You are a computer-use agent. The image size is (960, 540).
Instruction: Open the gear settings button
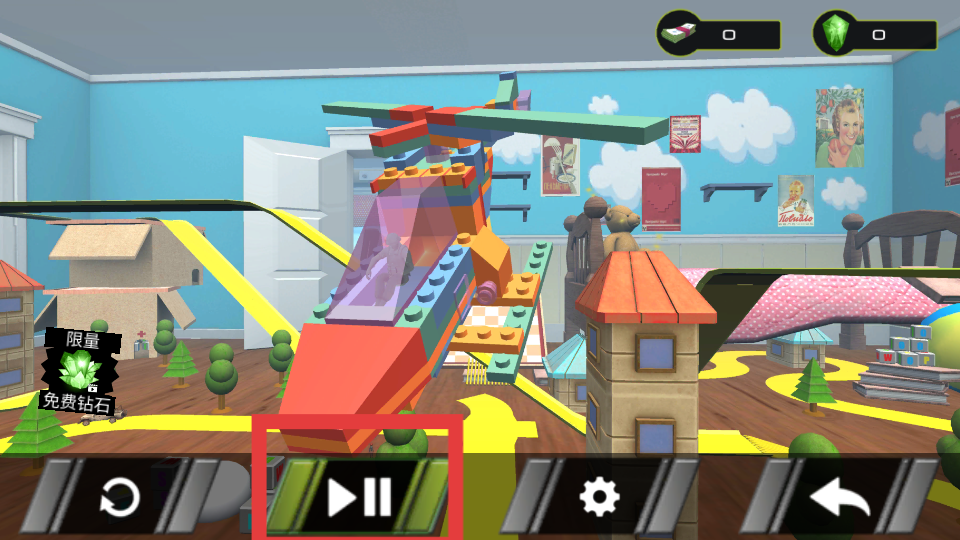[x=599, y=496]
